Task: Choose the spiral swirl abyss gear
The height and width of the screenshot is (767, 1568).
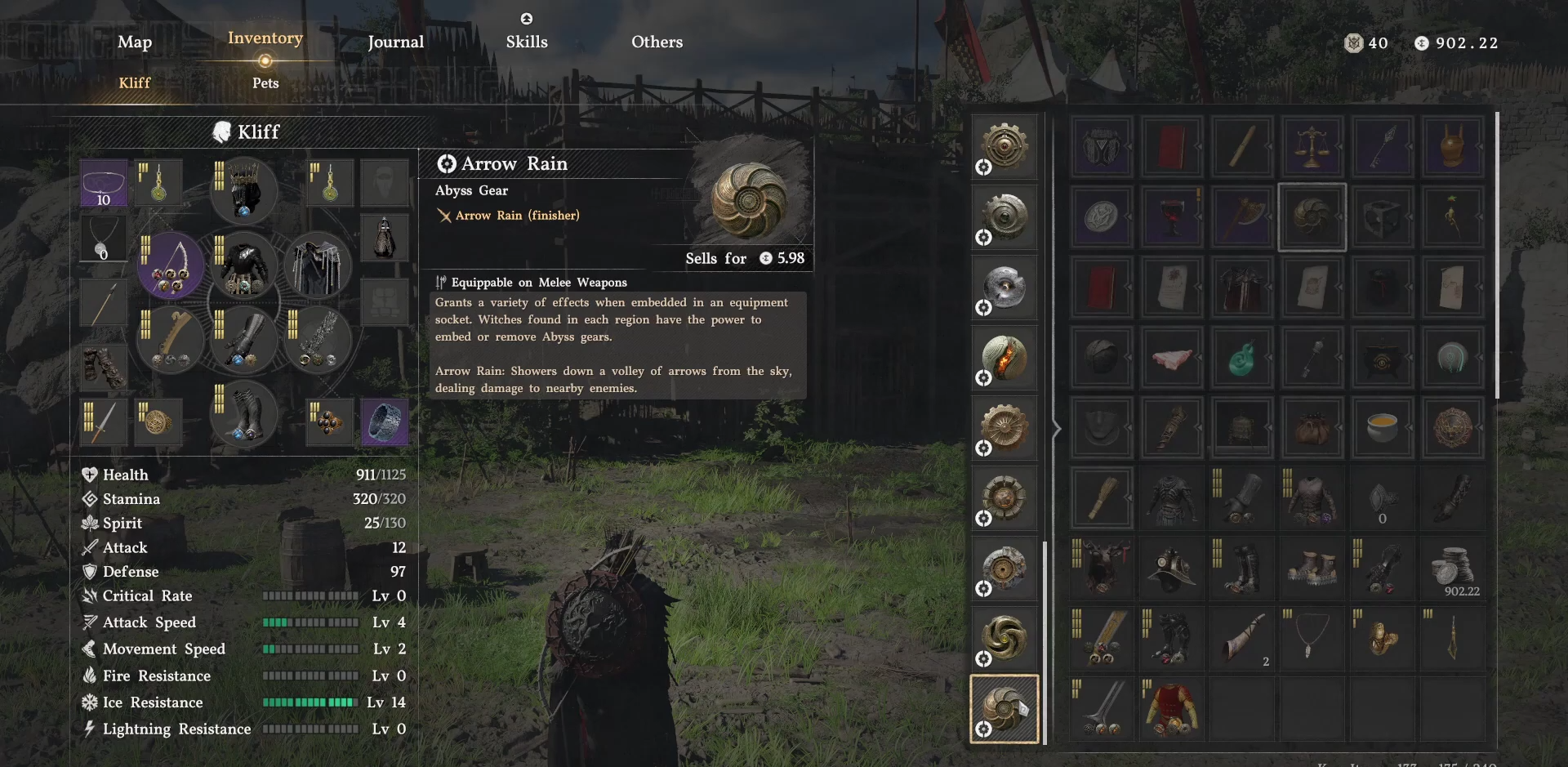Action: [x=1004, y=638]
